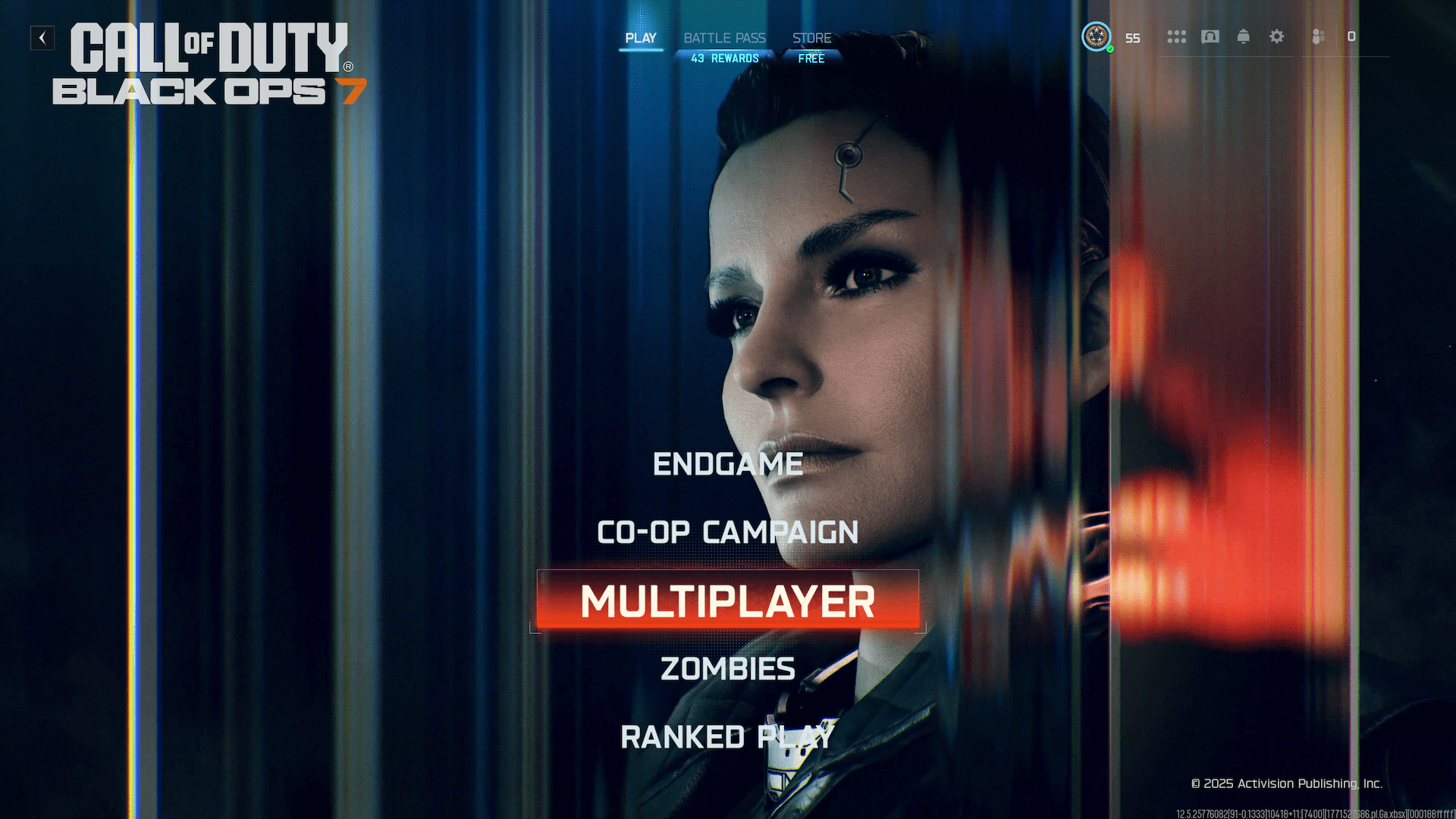This screenshot has width=1456, height=819.
Task: Select Multiplayer mode
Action: [x=726, y=601]
